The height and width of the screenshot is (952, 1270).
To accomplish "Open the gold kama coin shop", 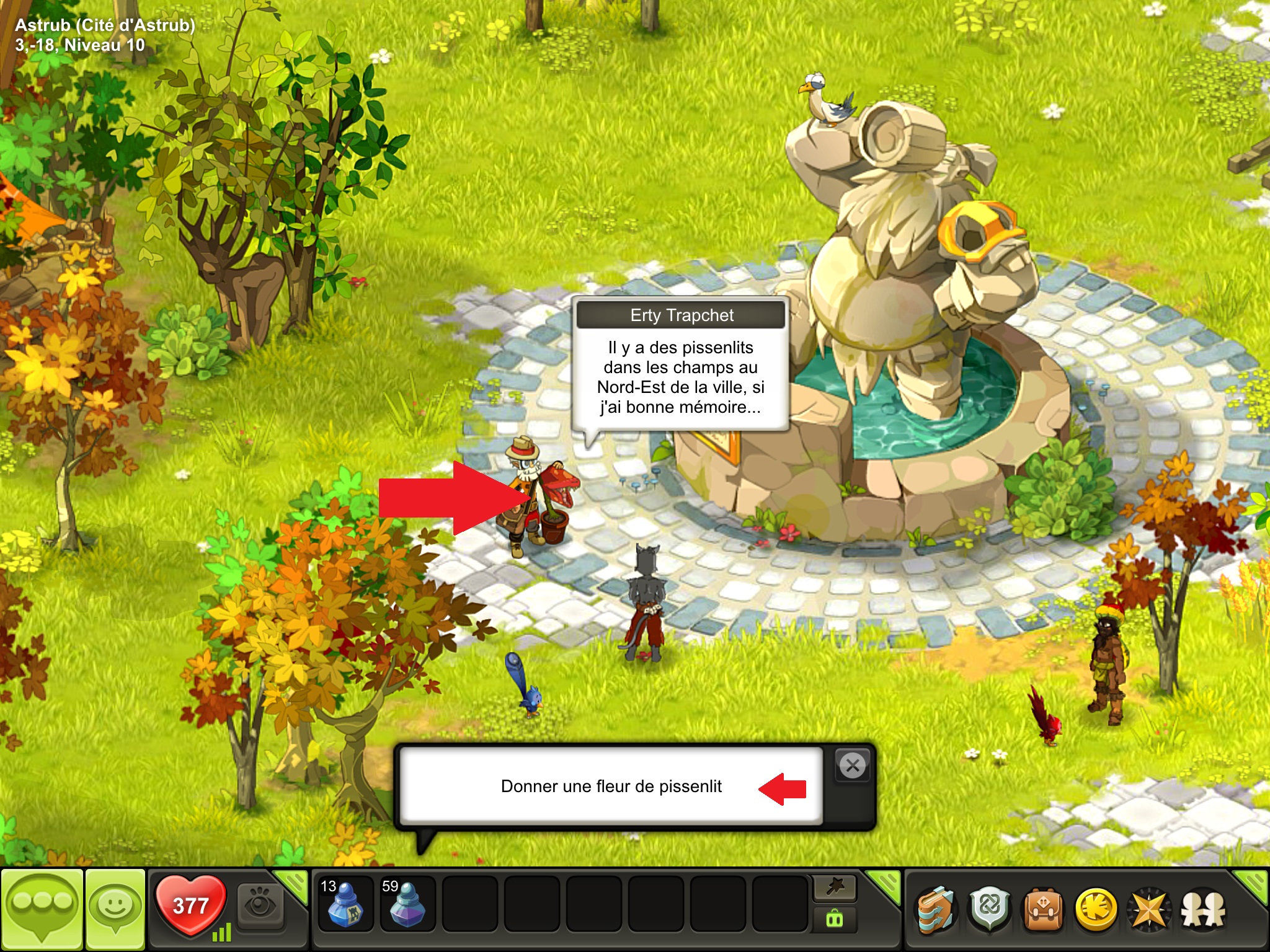I will pos(1096,910).
